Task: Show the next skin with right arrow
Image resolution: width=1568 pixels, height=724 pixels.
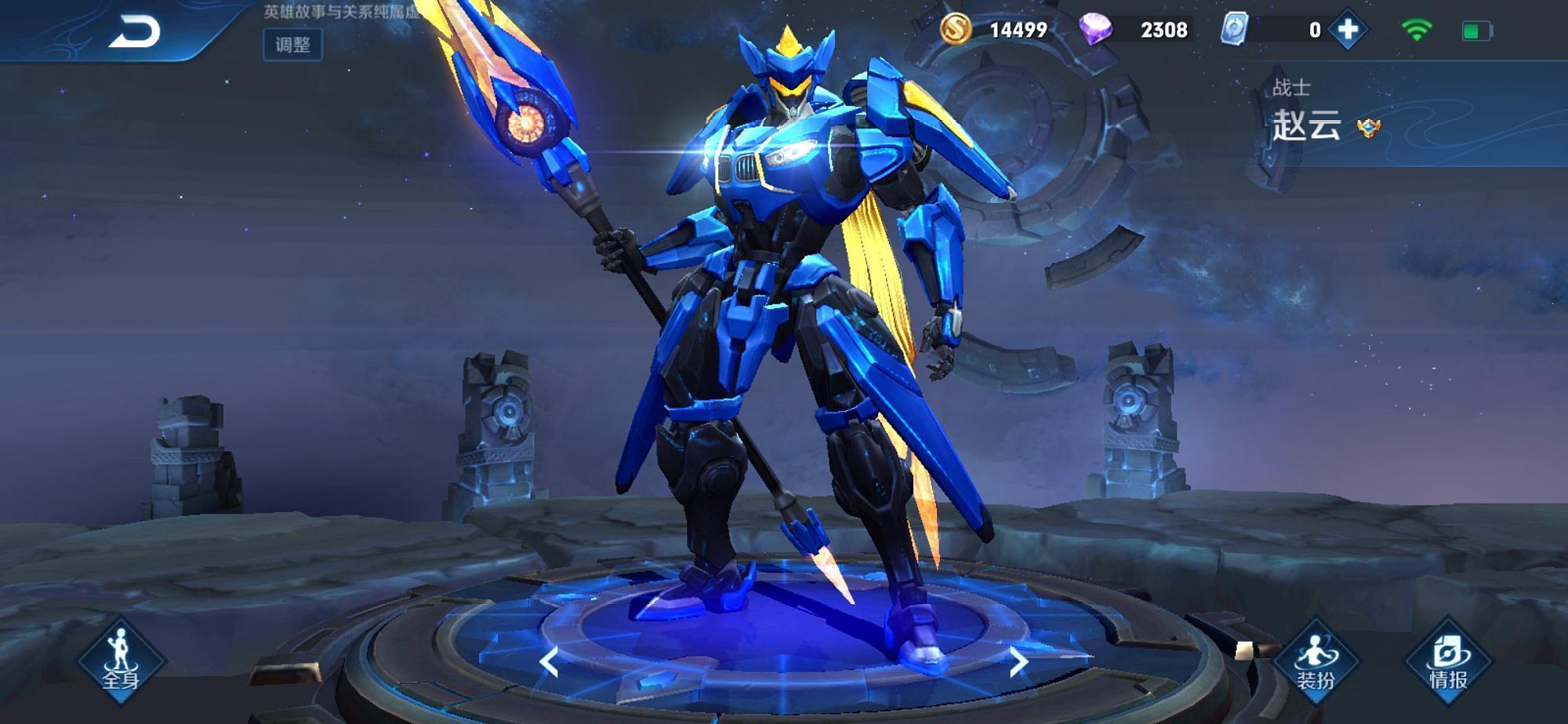Action: click(x=1018, y=663)
